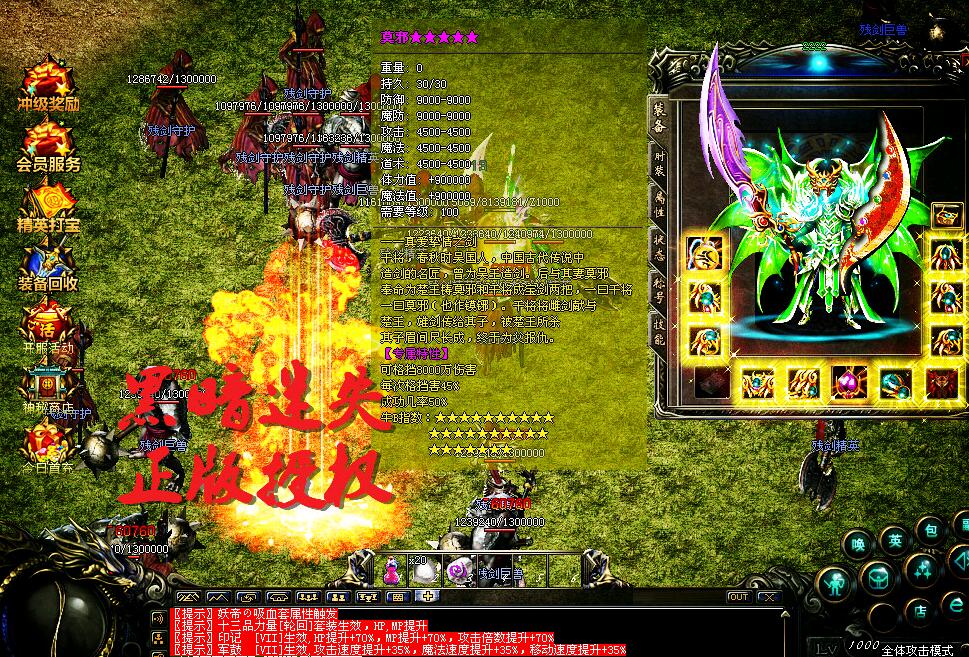The height and width of the screenshot is (657, 969).
Task: Open the 冲级奖励 level reward icon
Action: pos(48,86)
